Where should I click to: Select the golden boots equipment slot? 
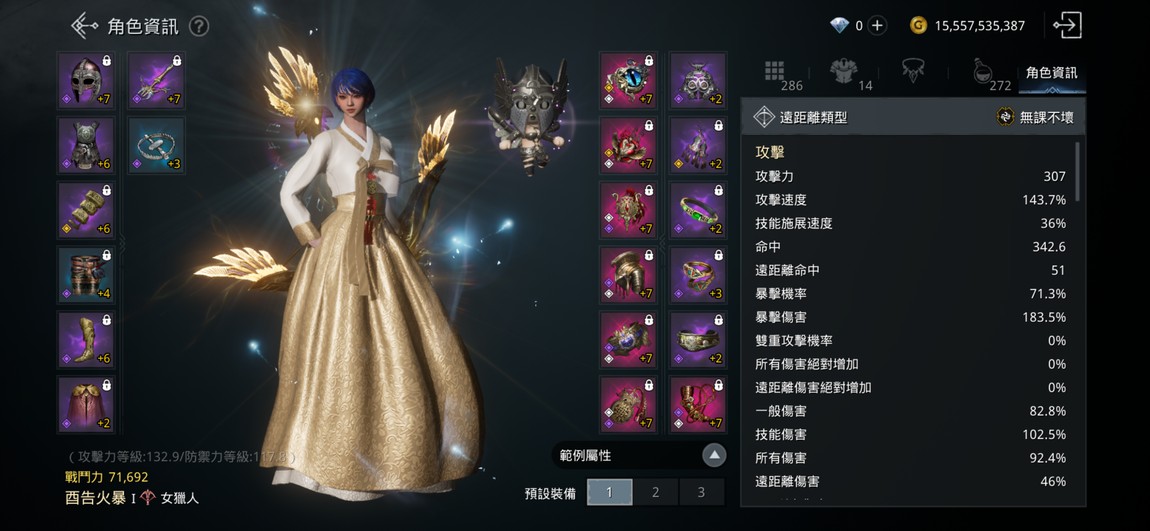[x=86, y=340]
